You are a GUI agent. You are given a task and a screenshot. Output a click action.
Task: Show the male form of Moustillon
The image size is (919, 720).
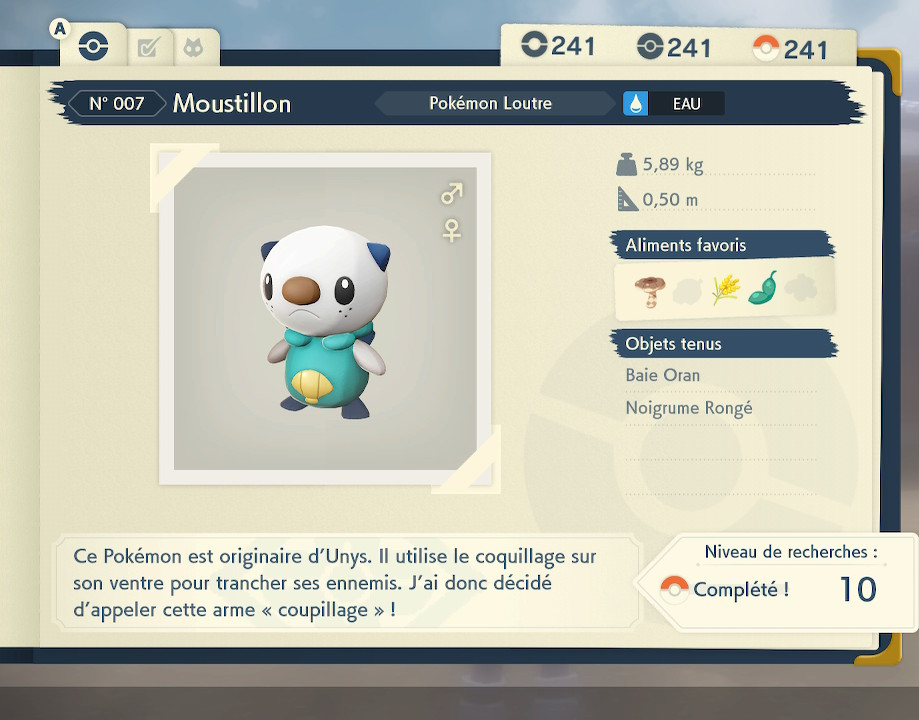pos(452,192)
